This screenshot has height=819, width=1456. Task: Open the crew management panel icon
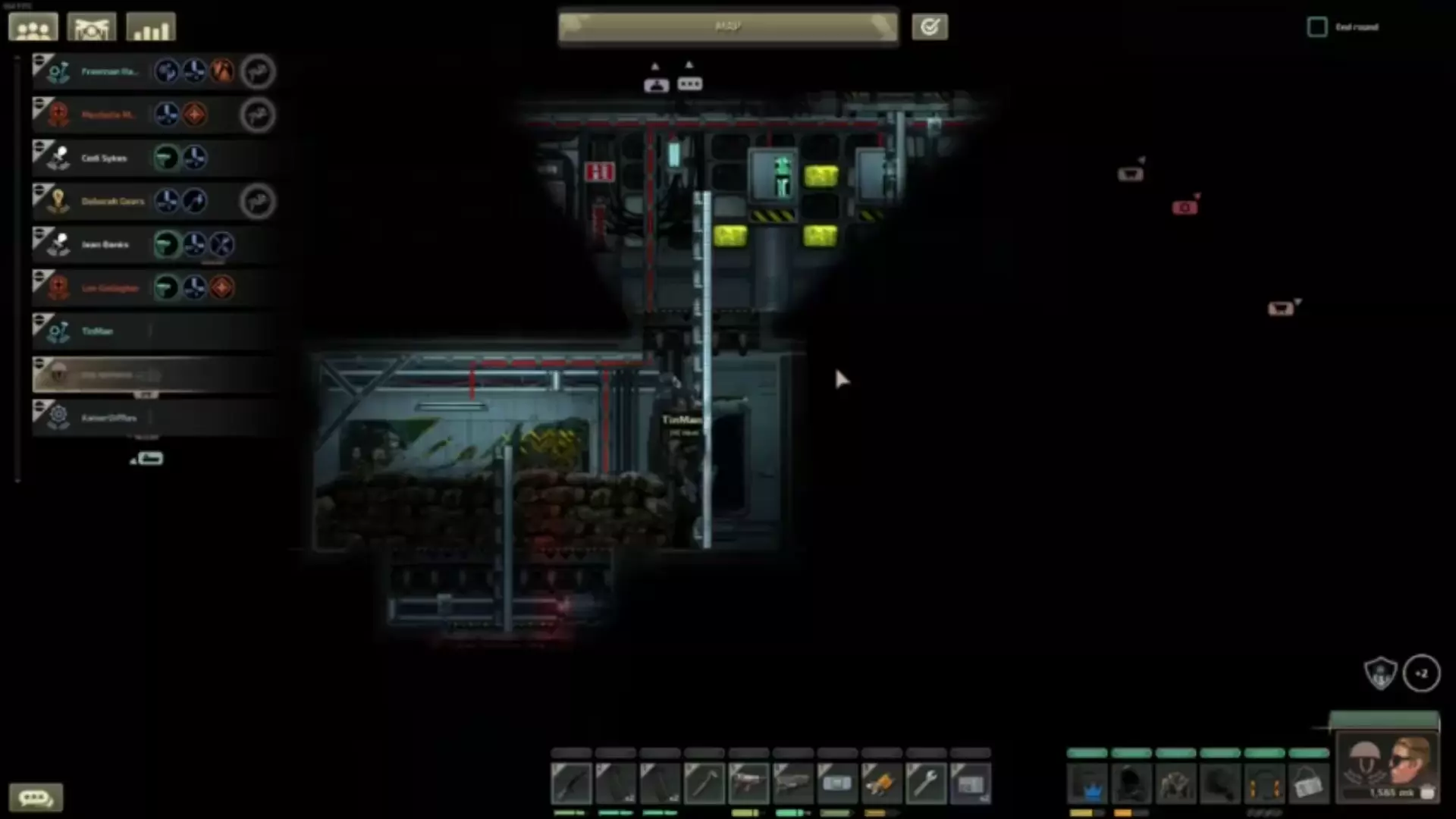pyautogui.click(x=32, y=27)
